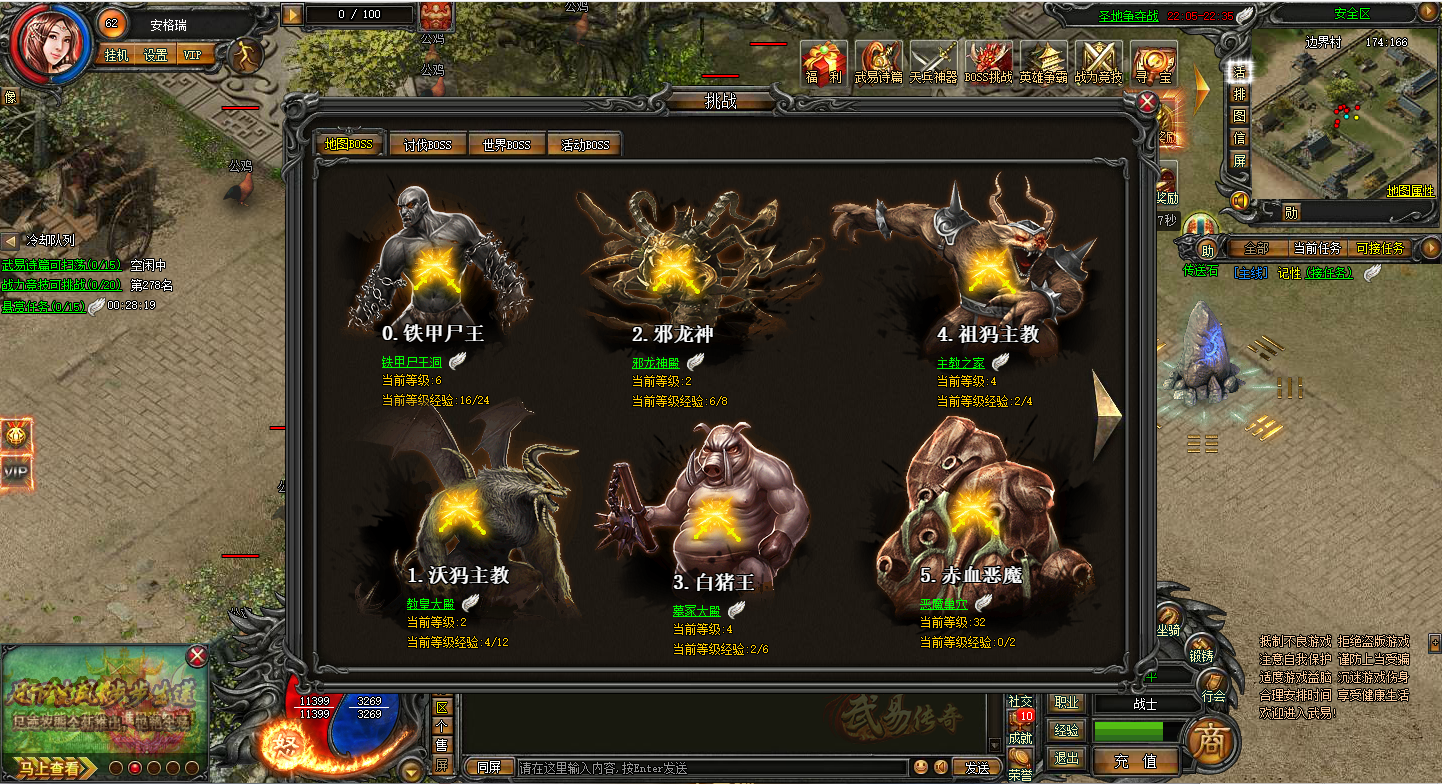The image size is (1442, 784).
Task: Open the 寻宝 treasure hunt icon
Action: pyautogui.click(x=1153, y=63)
